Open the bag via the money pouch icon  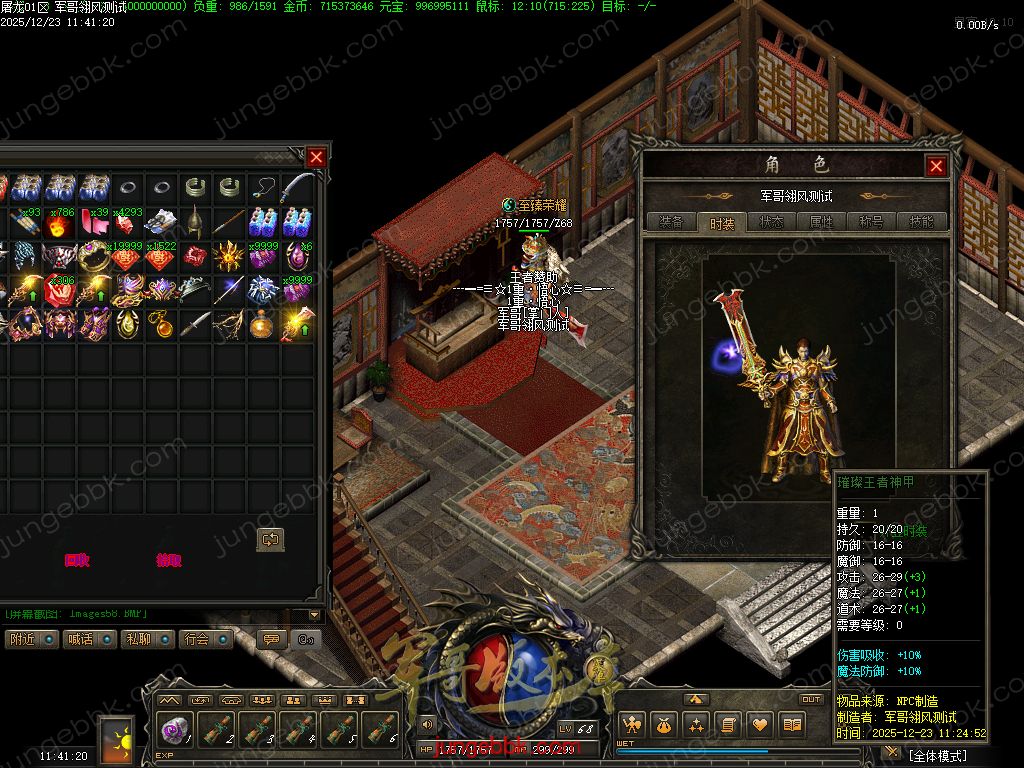click(x=663, y=724)
